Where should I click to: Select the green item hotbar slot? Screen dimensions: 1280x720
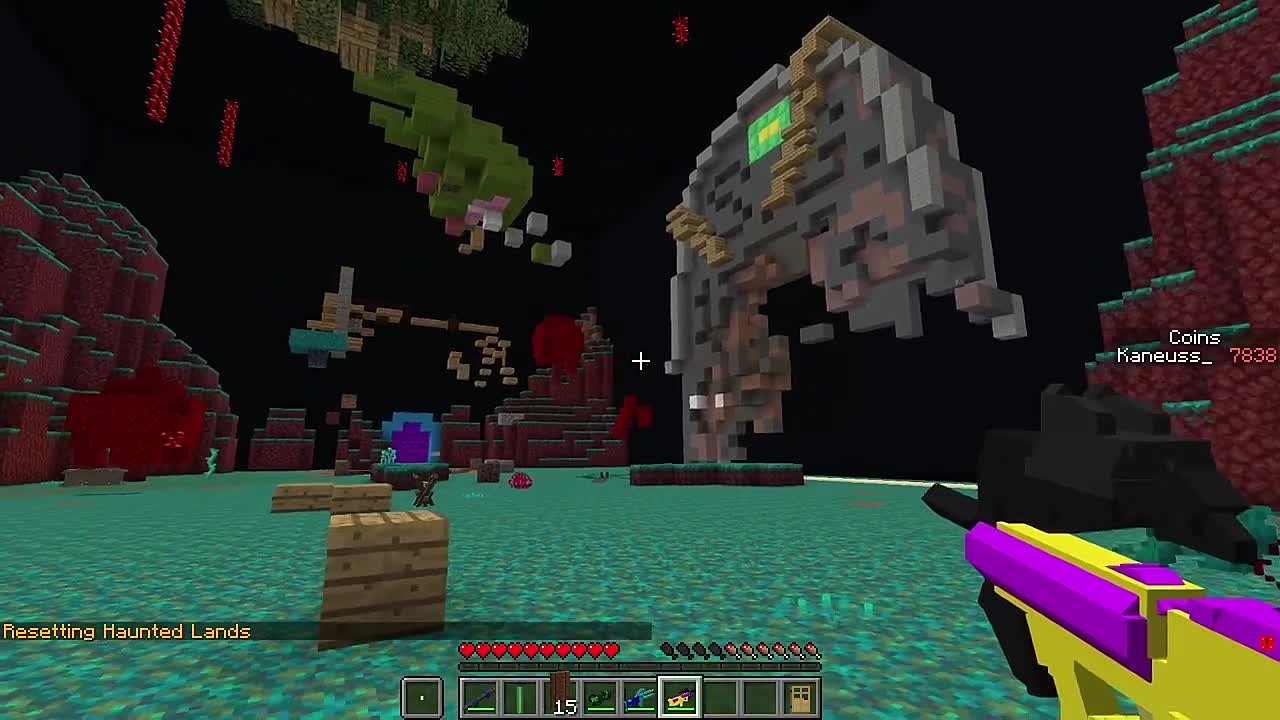click(x=600, y=697)
